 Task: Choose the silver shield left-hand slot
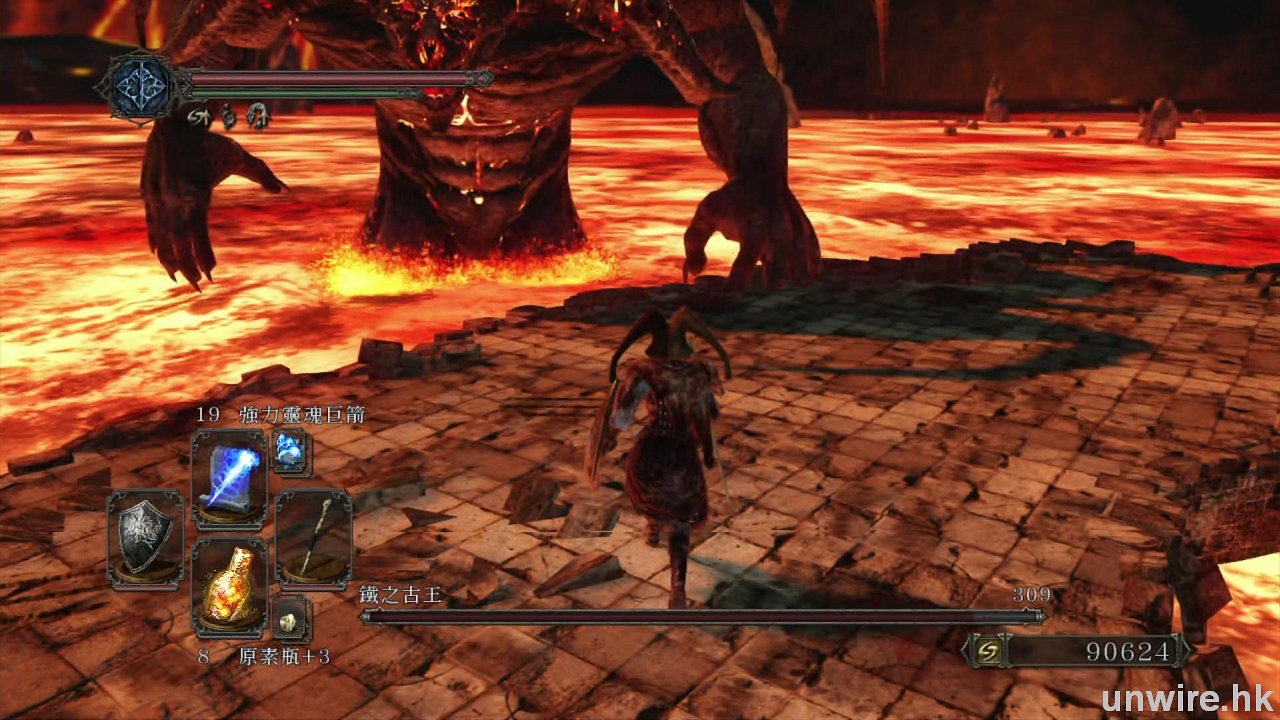146,538
